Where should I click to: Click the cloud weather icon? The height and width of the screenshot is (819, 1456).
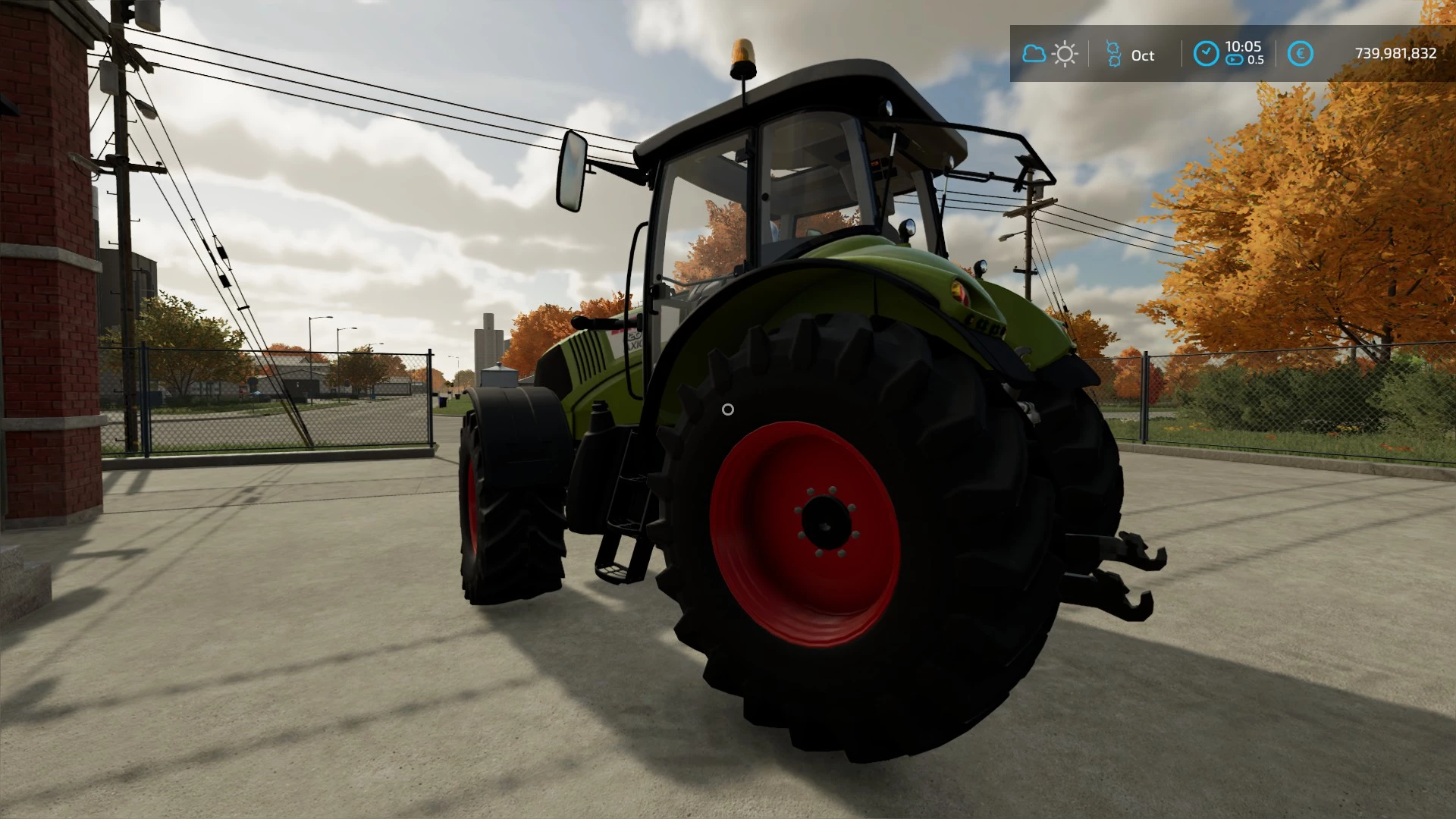coord(1034,54)
